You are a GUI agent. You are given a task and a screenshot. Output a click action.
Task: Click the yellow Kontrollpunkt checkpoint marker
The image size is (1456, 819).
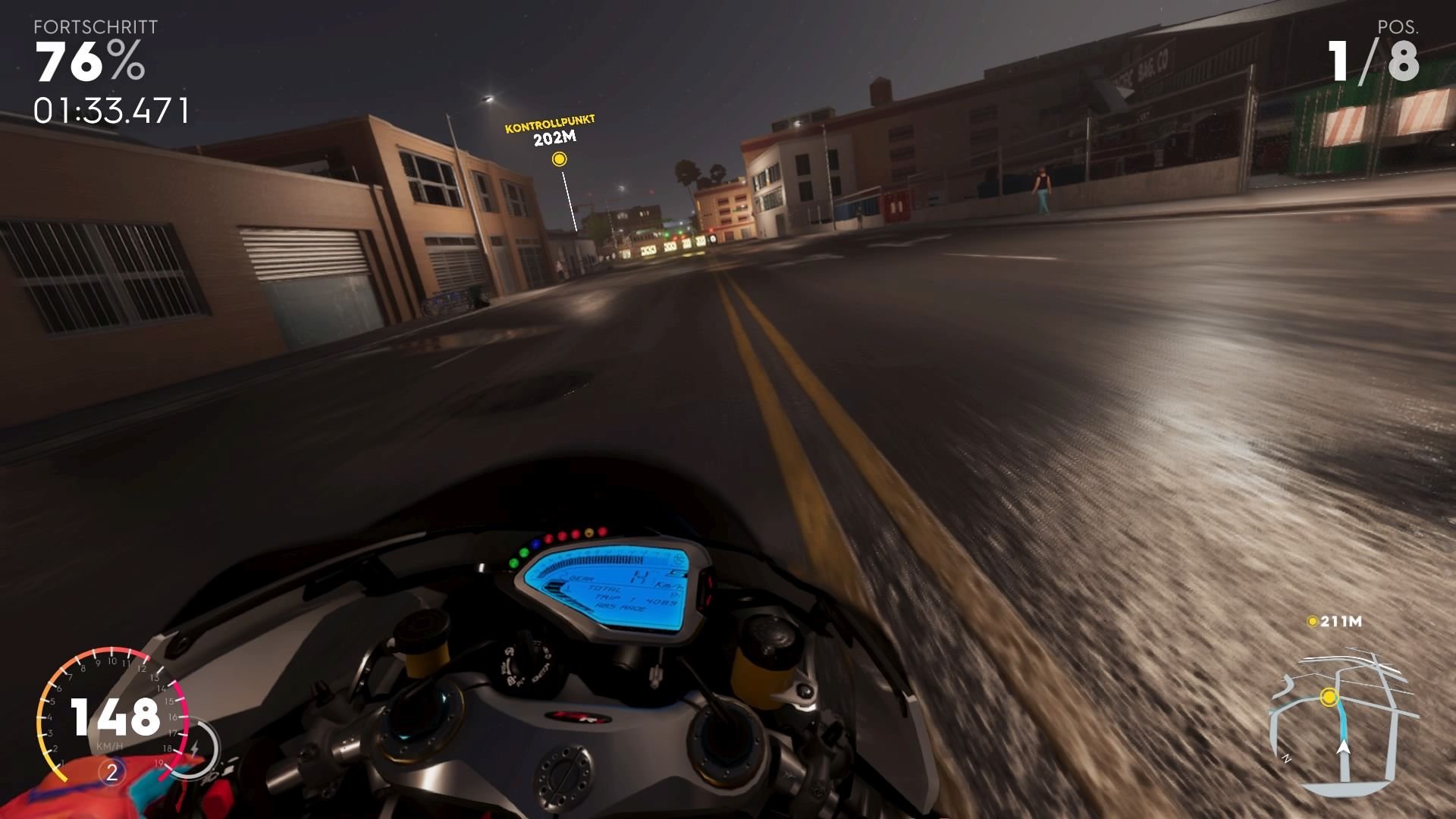point(560,160)
